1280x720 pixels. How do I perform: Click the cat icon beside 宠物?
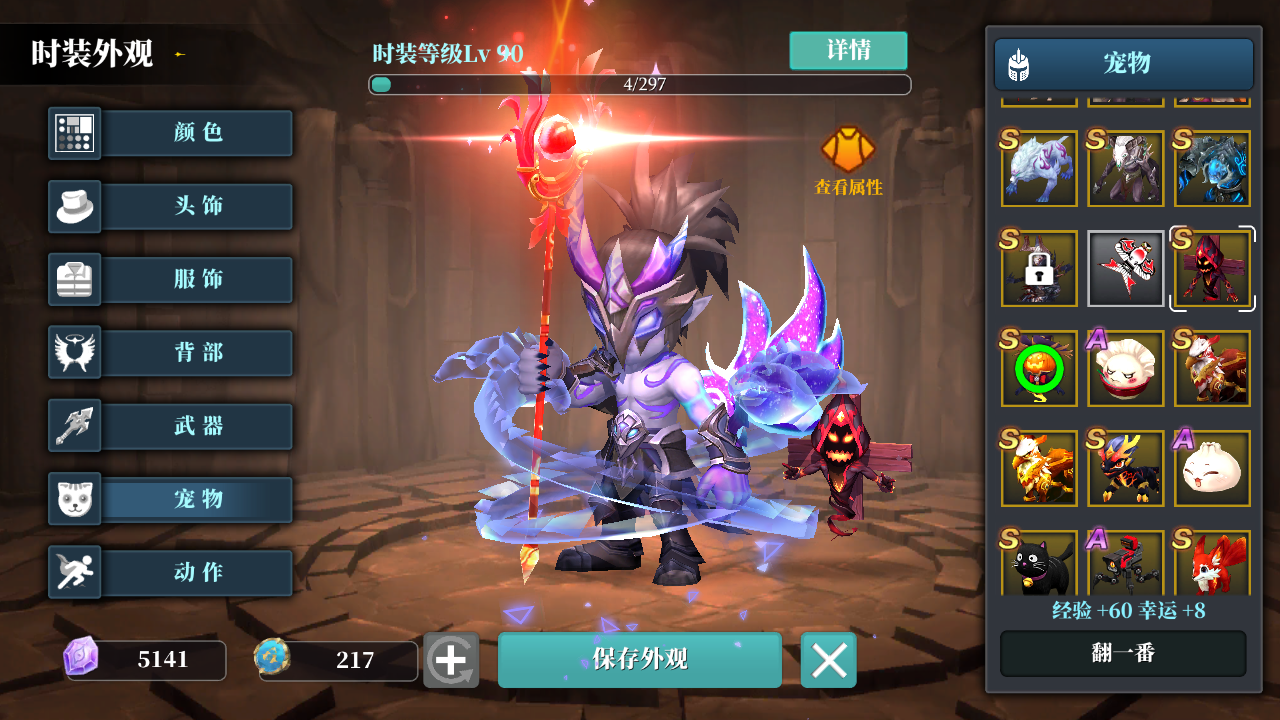(74, 498)
